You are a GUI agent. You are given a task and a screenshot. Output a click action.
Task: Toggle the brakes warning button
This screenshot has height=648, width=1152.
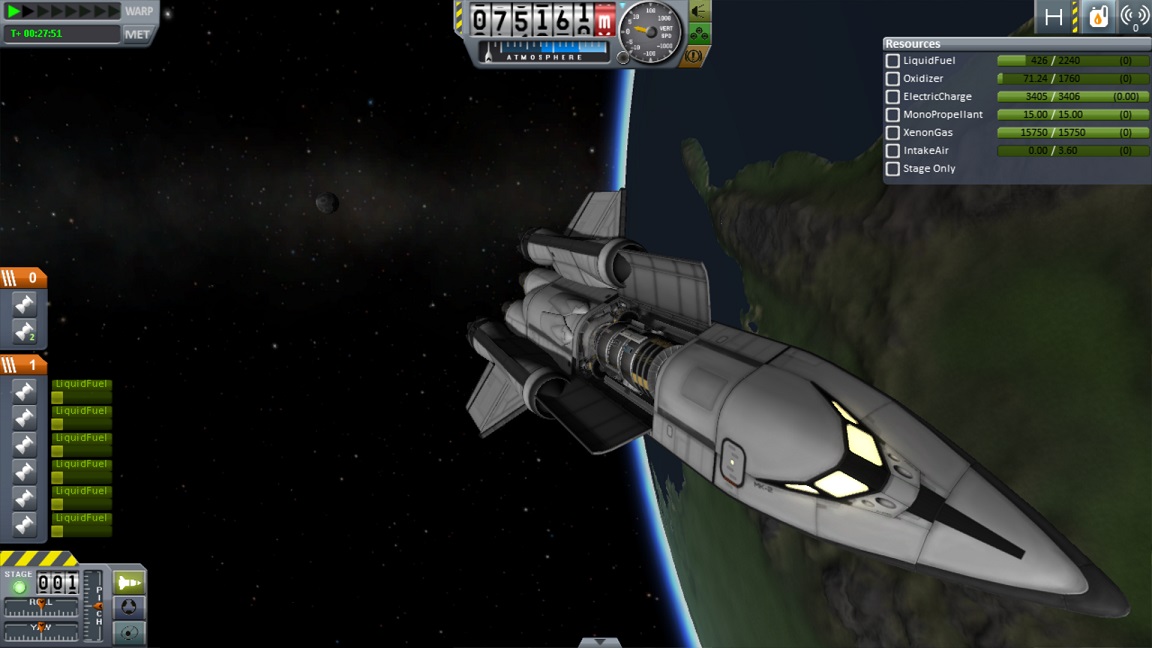(693, 56)
